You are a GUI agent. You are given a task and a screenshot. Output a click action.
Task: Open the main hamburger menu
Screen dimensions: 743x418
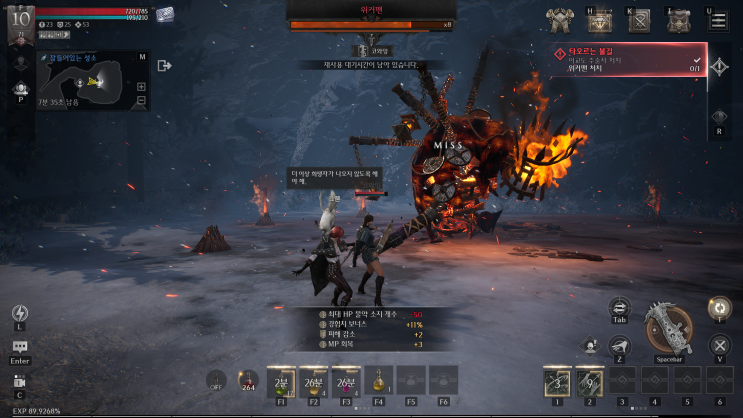[x=718, y=21]
